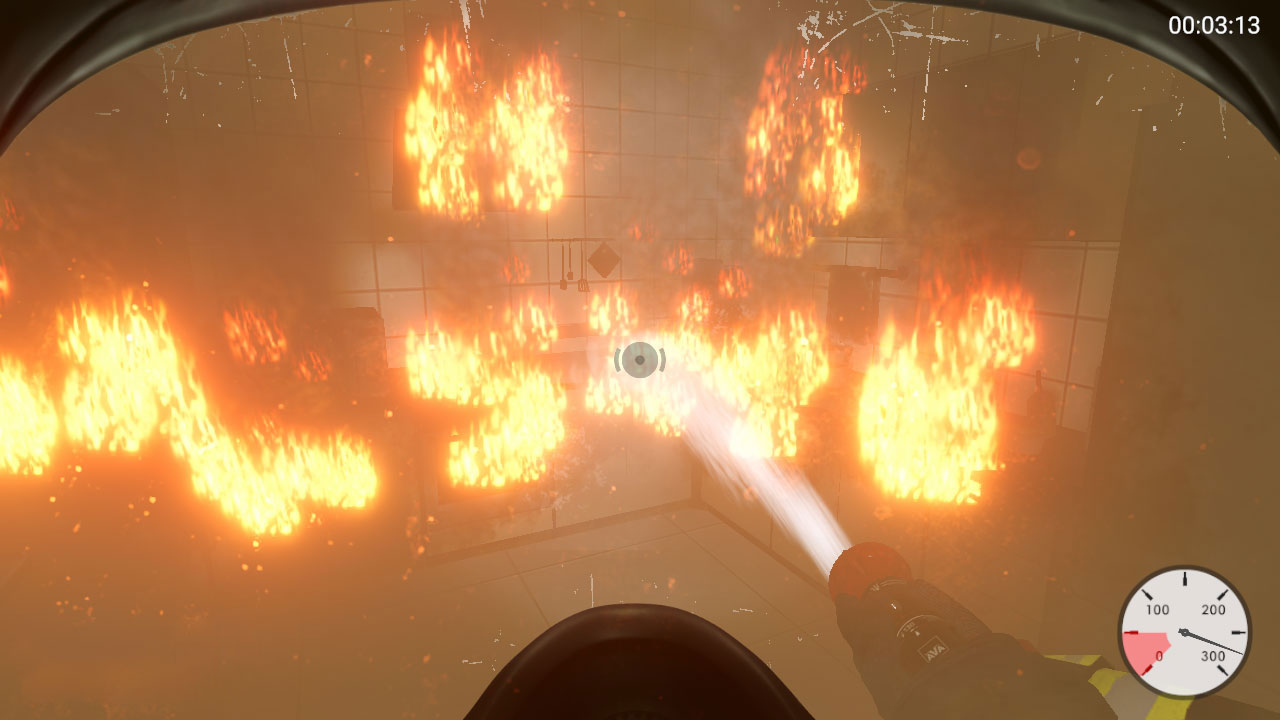Click the diamond-shaped cutting board on the wall
Screen dimensions: 1280x720
[604, 261]
